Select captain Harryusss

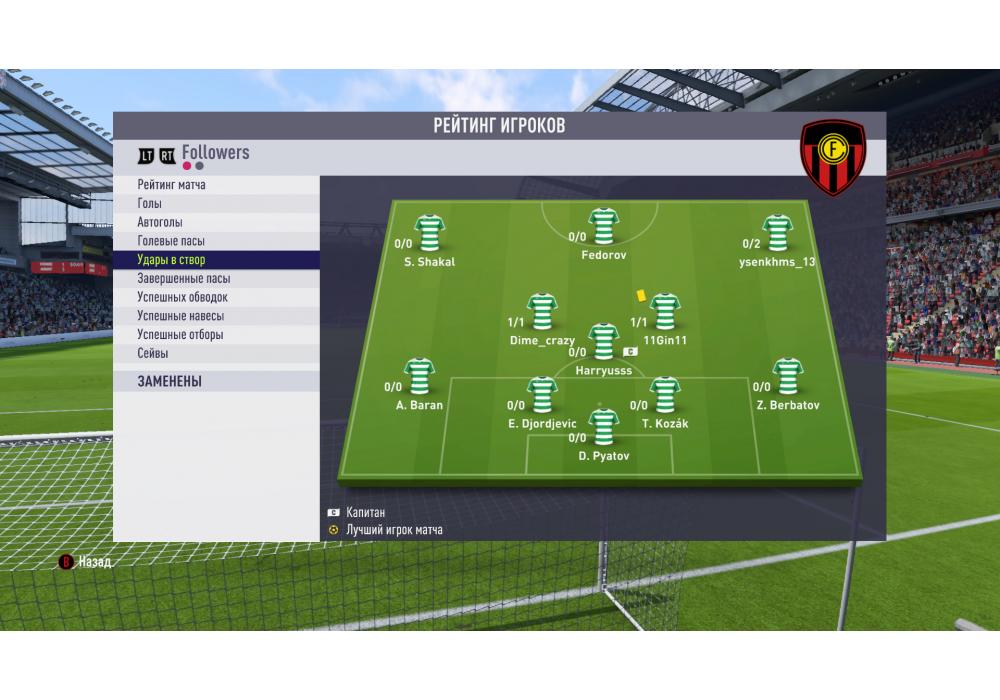coord(603,342)
